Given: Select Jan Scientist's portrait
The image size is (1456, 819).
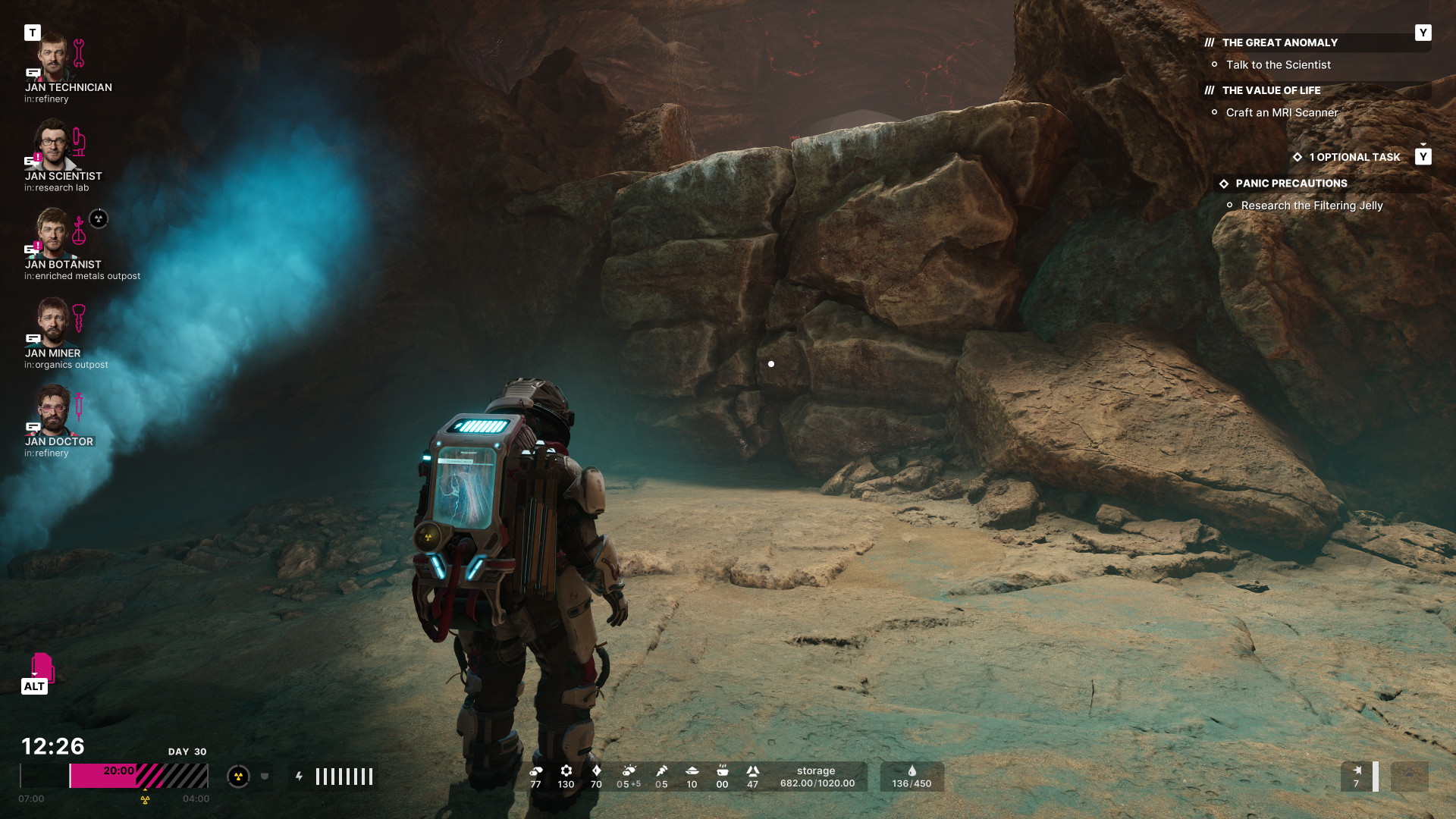Looking at the screenshot, I should coord(52,146).
